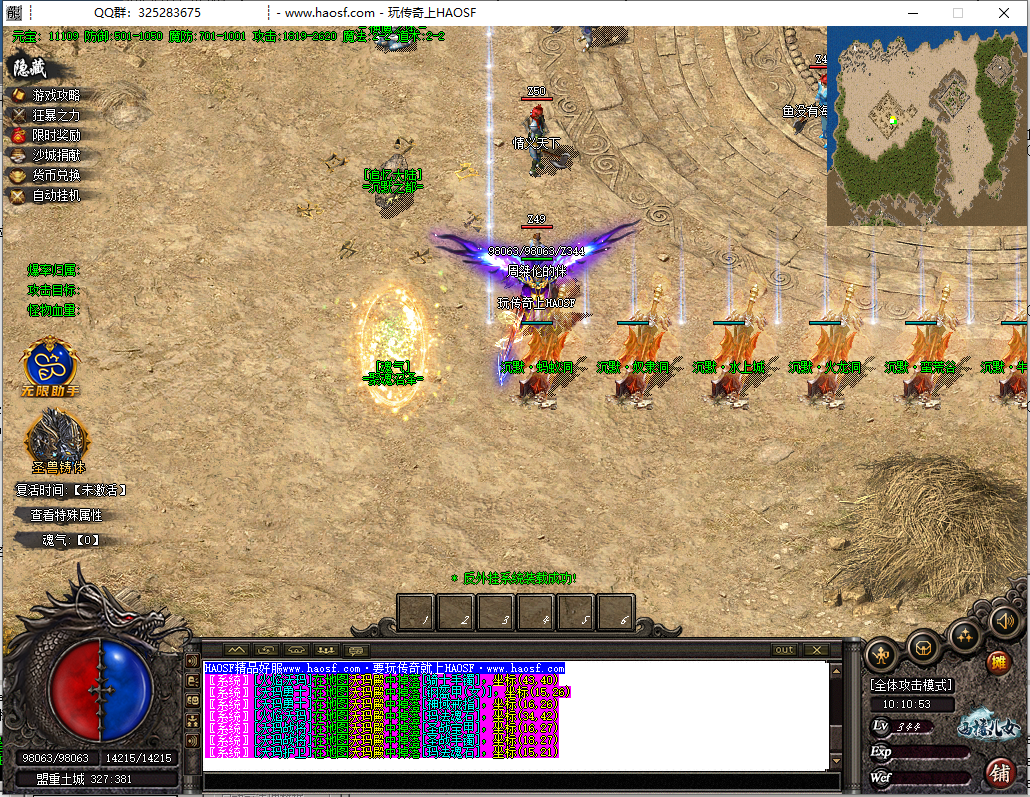This screenshot has height=797, width=1030.
Task: Click 查看特殊属性 to view special attributes
Action: tap(66, 515)
